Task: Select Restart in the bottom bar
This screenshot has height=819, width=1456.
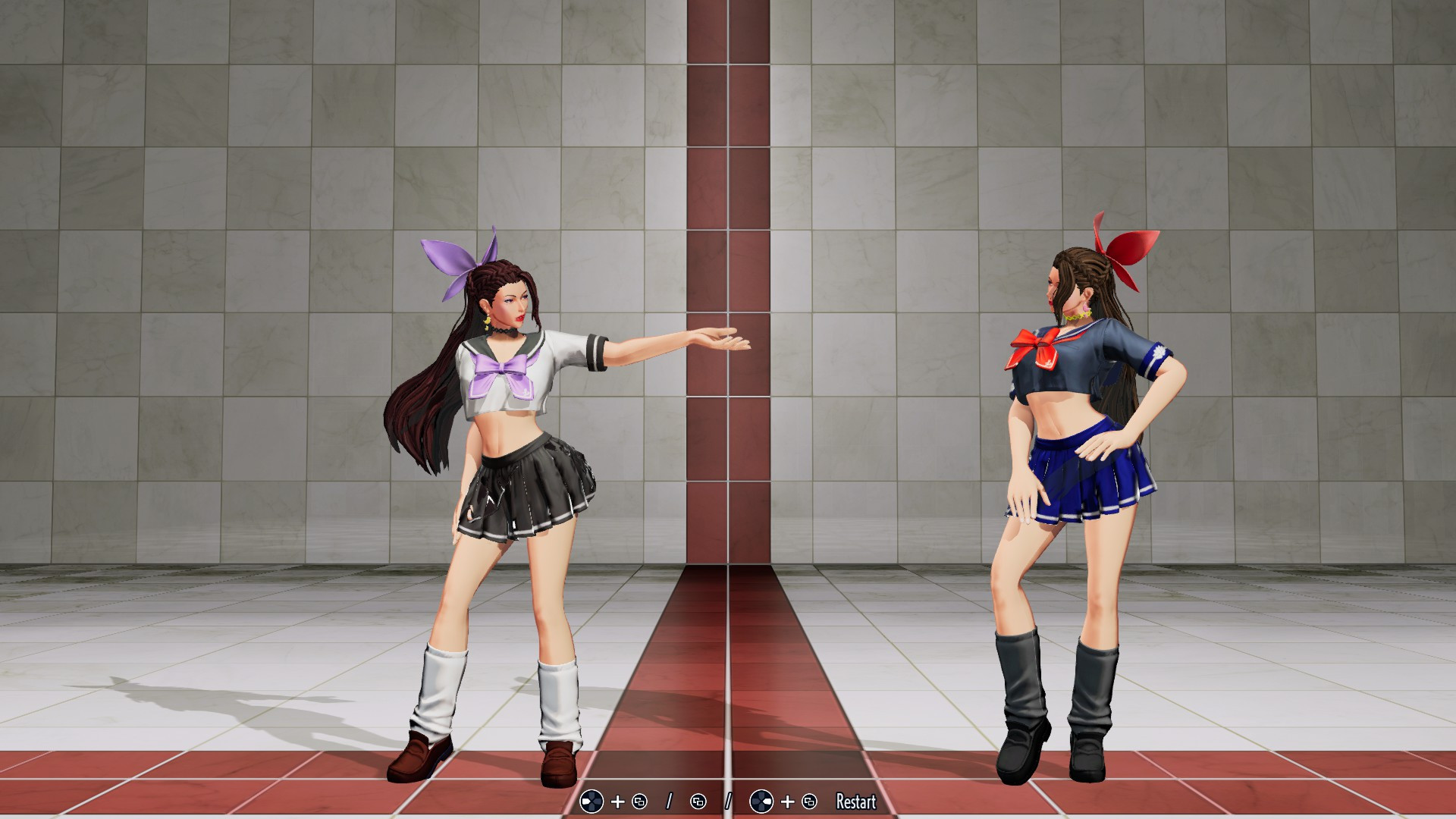Action: (855, 802)
